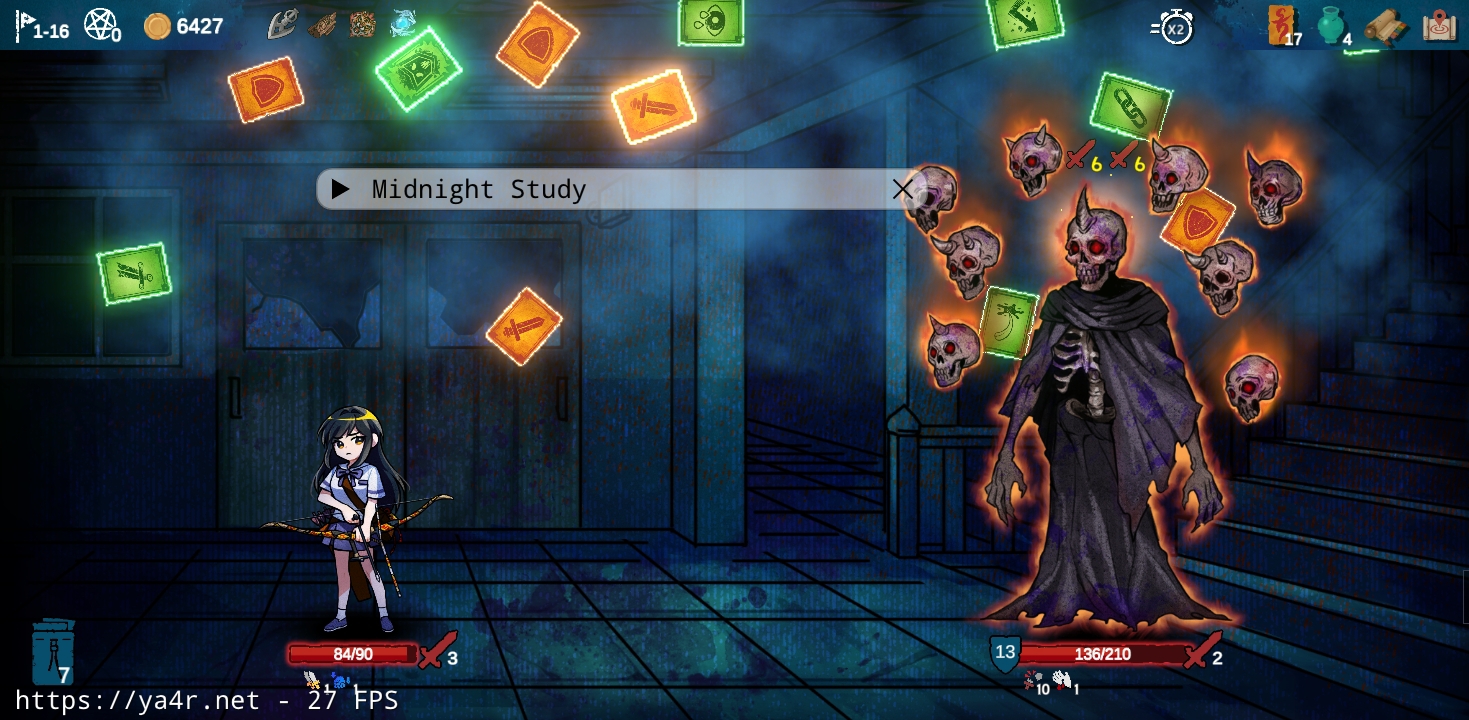This screenshot has height=720, width=1469.
Task: Open the rolled scroll icon
Action: [x=1385, y=25]
